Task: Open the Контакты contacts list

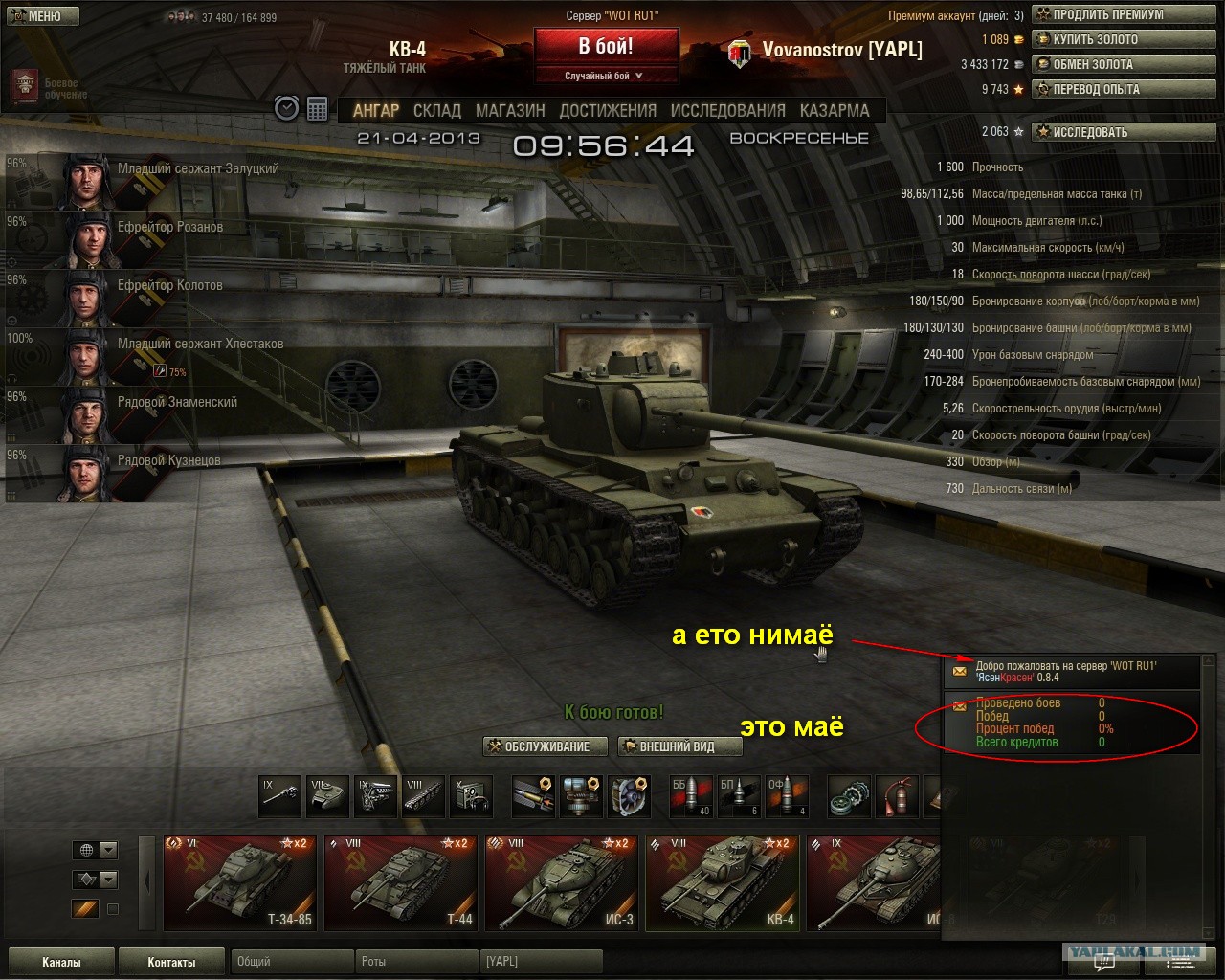Action: coord(171,962)
